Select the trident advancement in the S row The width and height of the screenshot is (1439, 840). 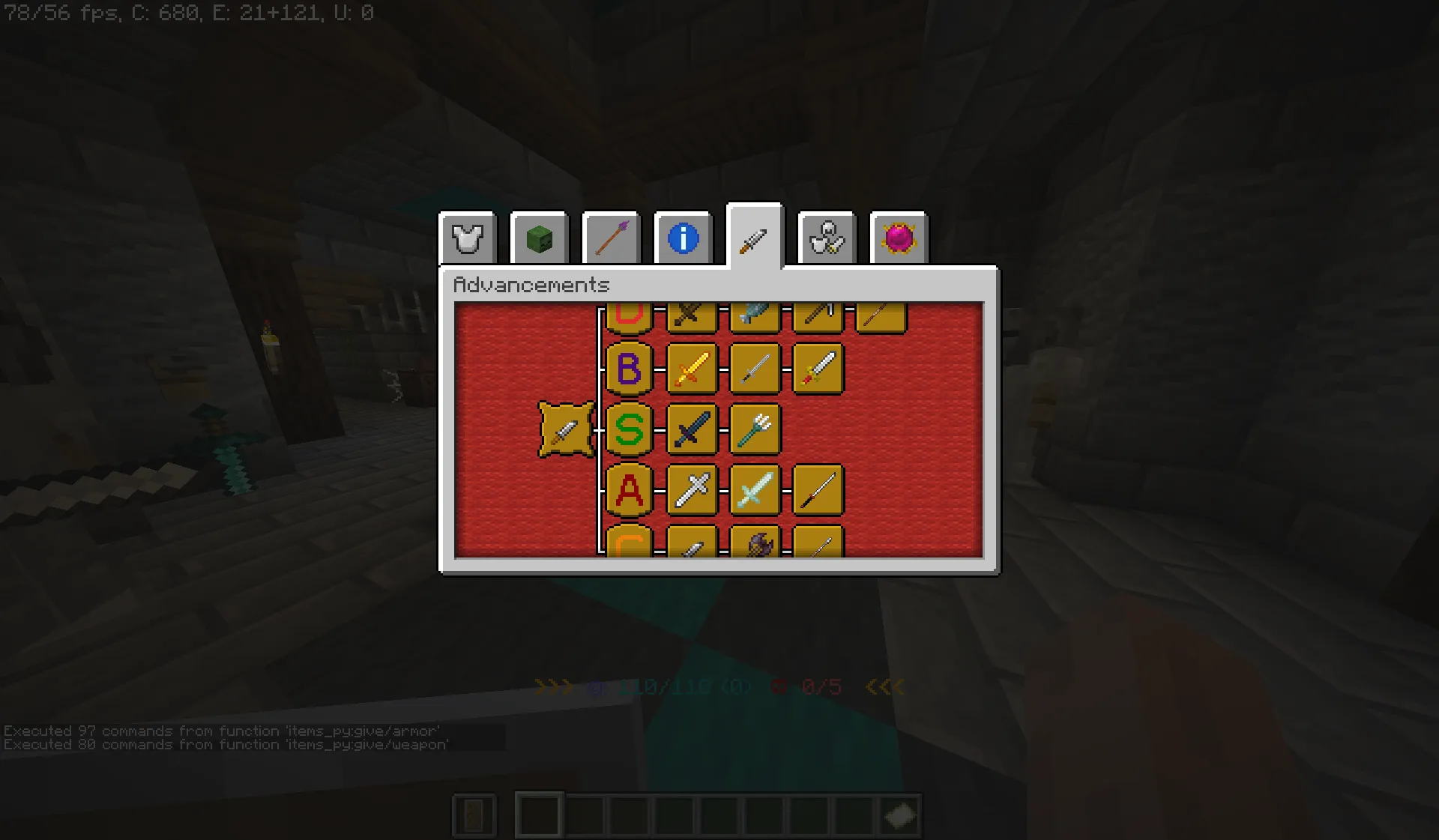coord(755,430)
